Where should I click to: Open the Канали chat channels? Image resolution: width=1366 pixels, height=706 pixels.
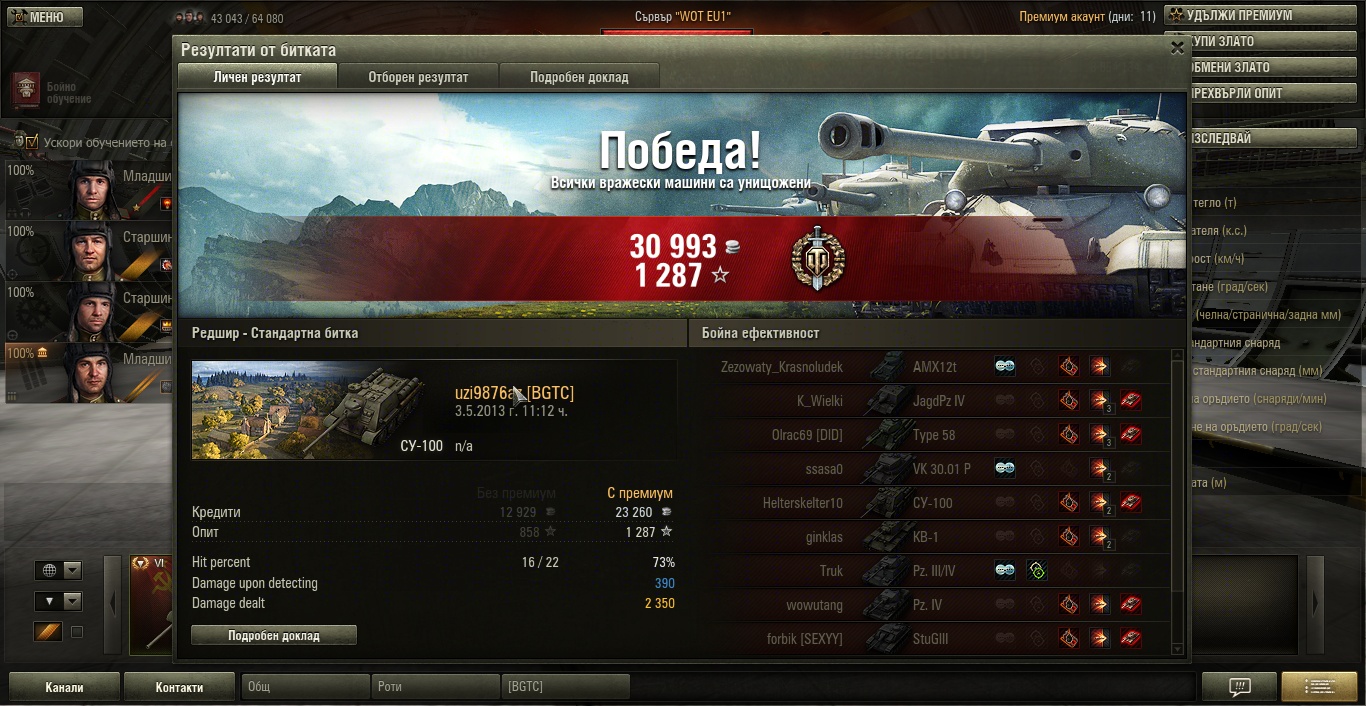[x=64, y=687]
